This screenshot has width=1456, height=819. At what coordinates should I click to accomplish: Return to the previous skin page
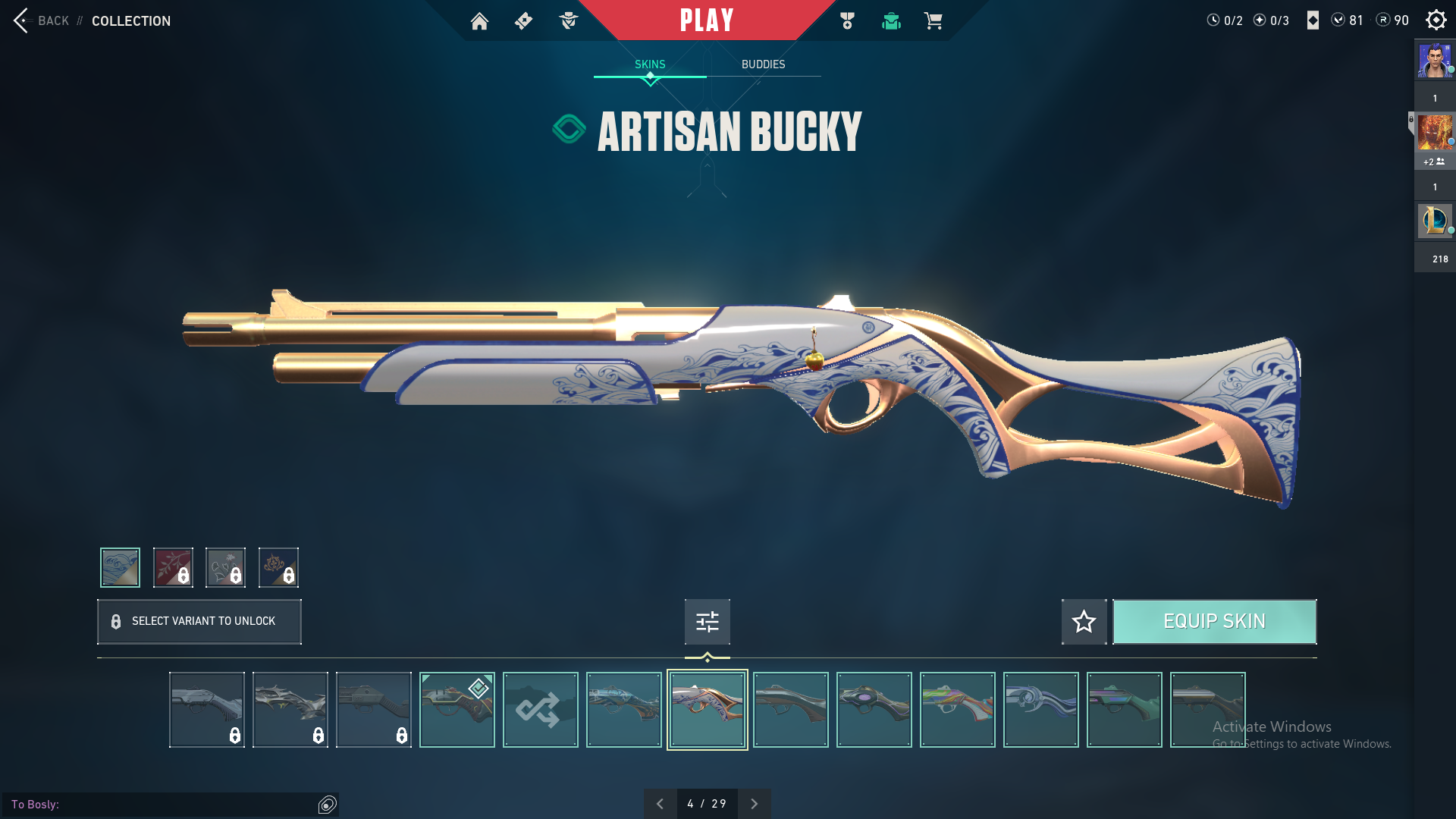click(660, 804)
